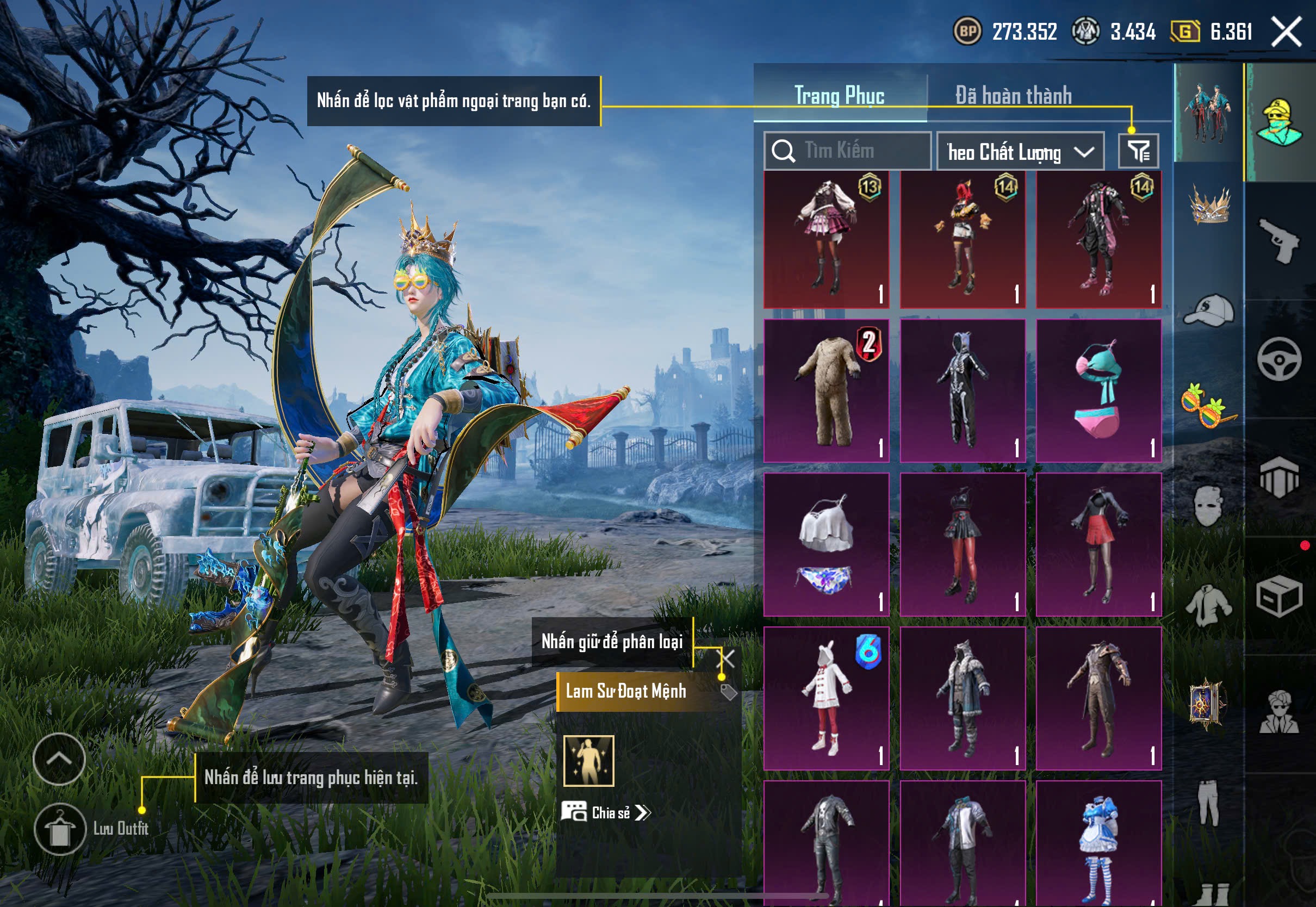1316x907 pixels.
Task: Collapse the panel with the up-arrow circle button
Action: click(x=59, y=759)
